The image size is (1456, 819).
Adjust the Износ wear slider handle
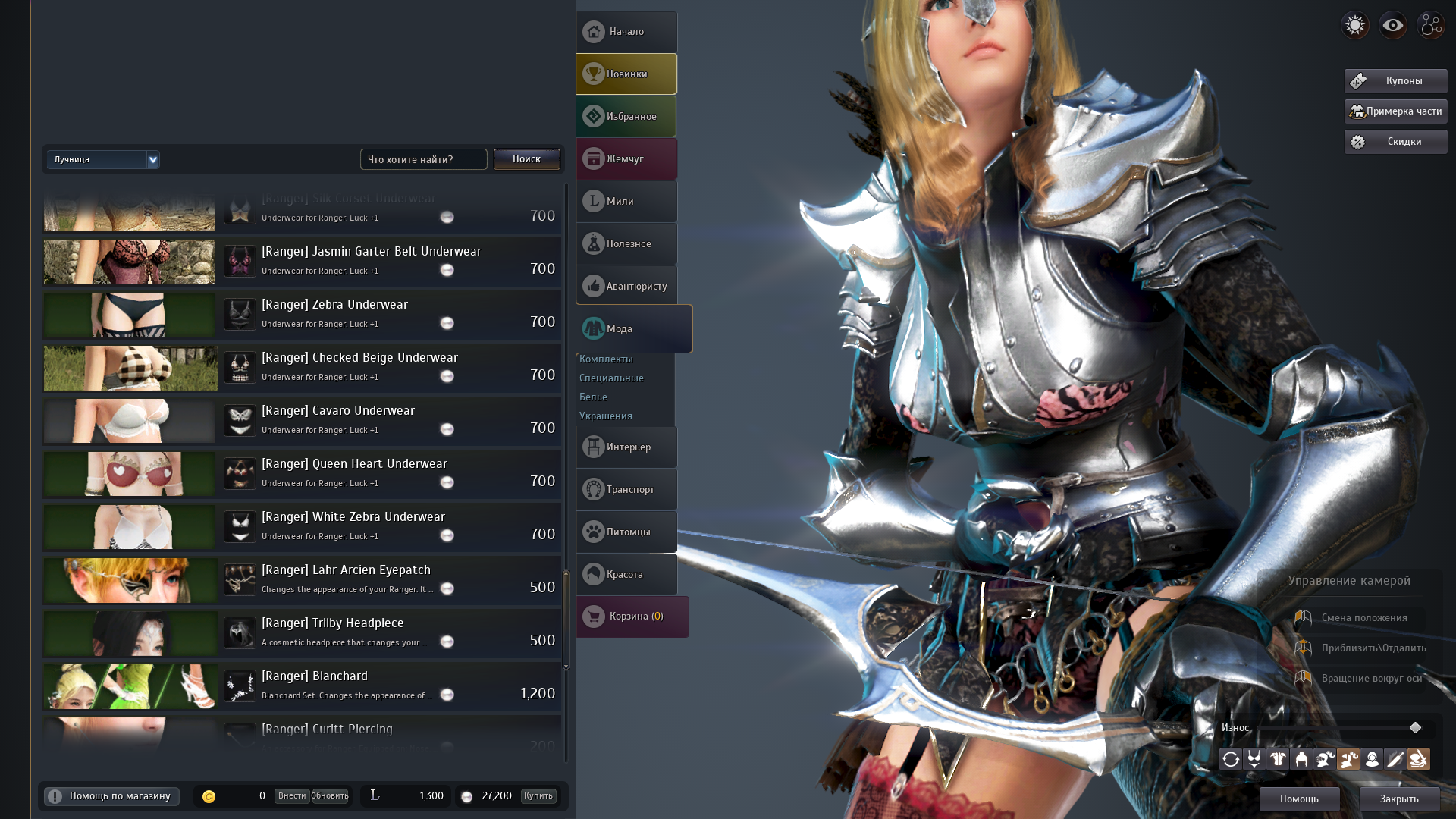[1417, 727]
